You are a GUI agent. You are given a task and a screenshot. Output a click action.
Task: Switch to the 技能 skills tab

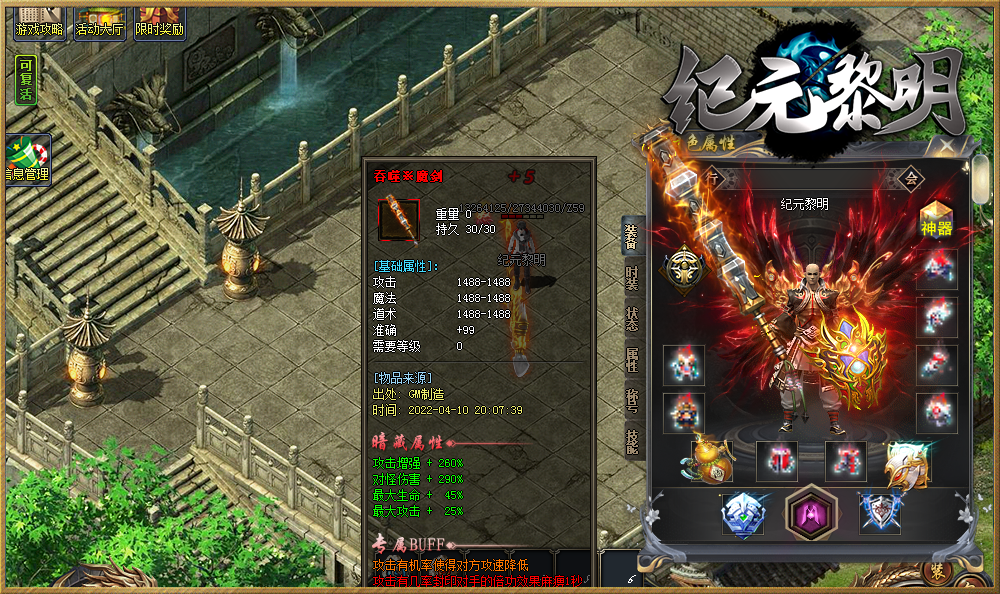tap(632, 441)
